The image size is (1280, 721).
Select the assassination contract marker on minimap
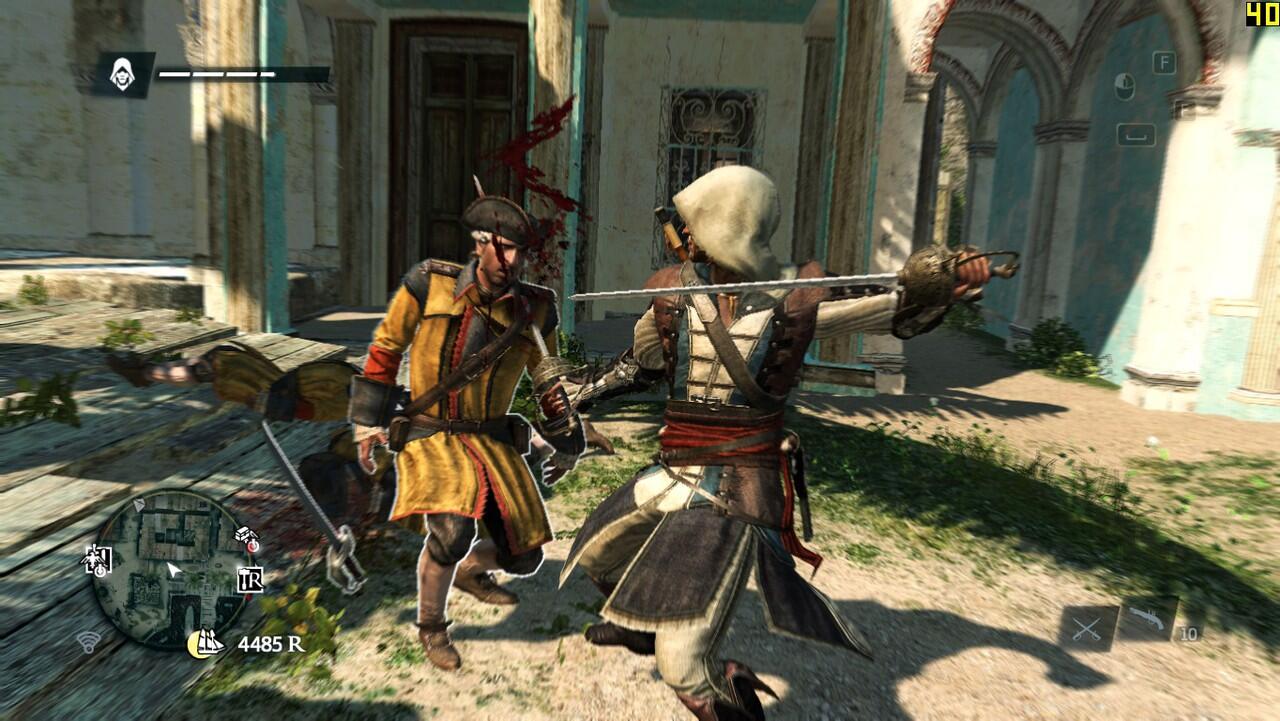click(x=97, y=560)
